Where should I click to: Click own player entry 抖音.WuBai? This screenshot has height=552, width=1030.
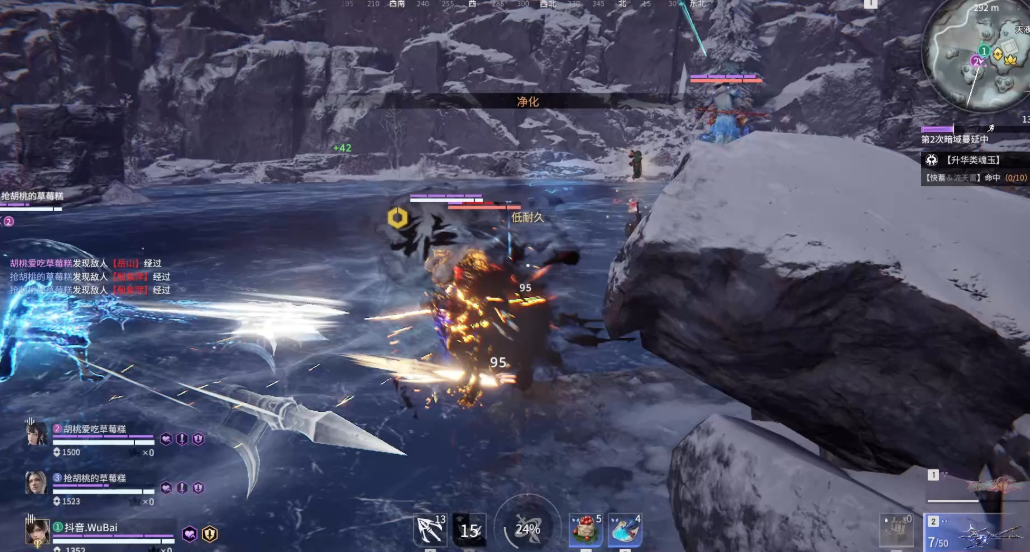[x=94, y=527]
